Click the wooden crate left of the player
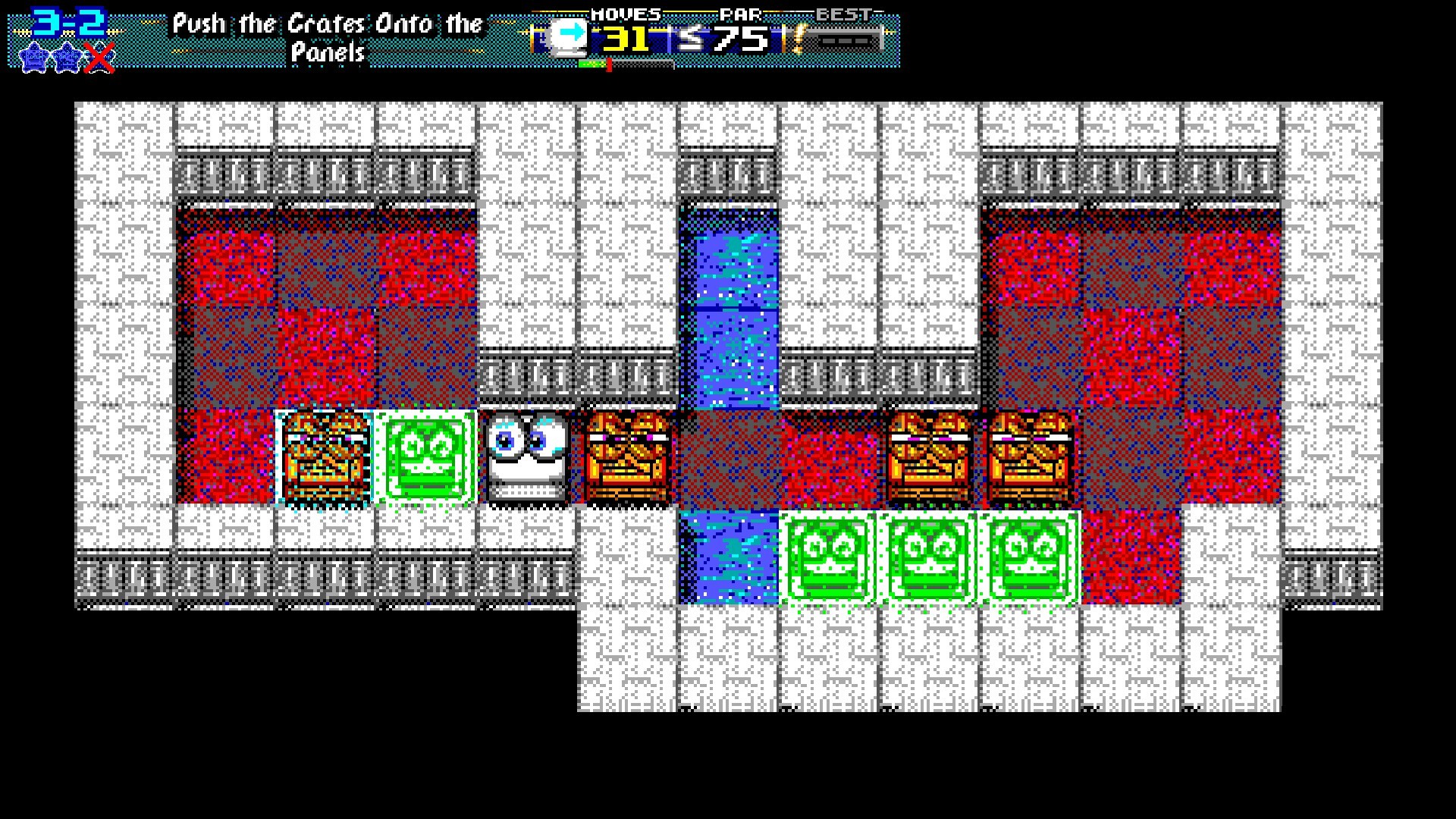The image size is (1456, 819). [326, 456]
